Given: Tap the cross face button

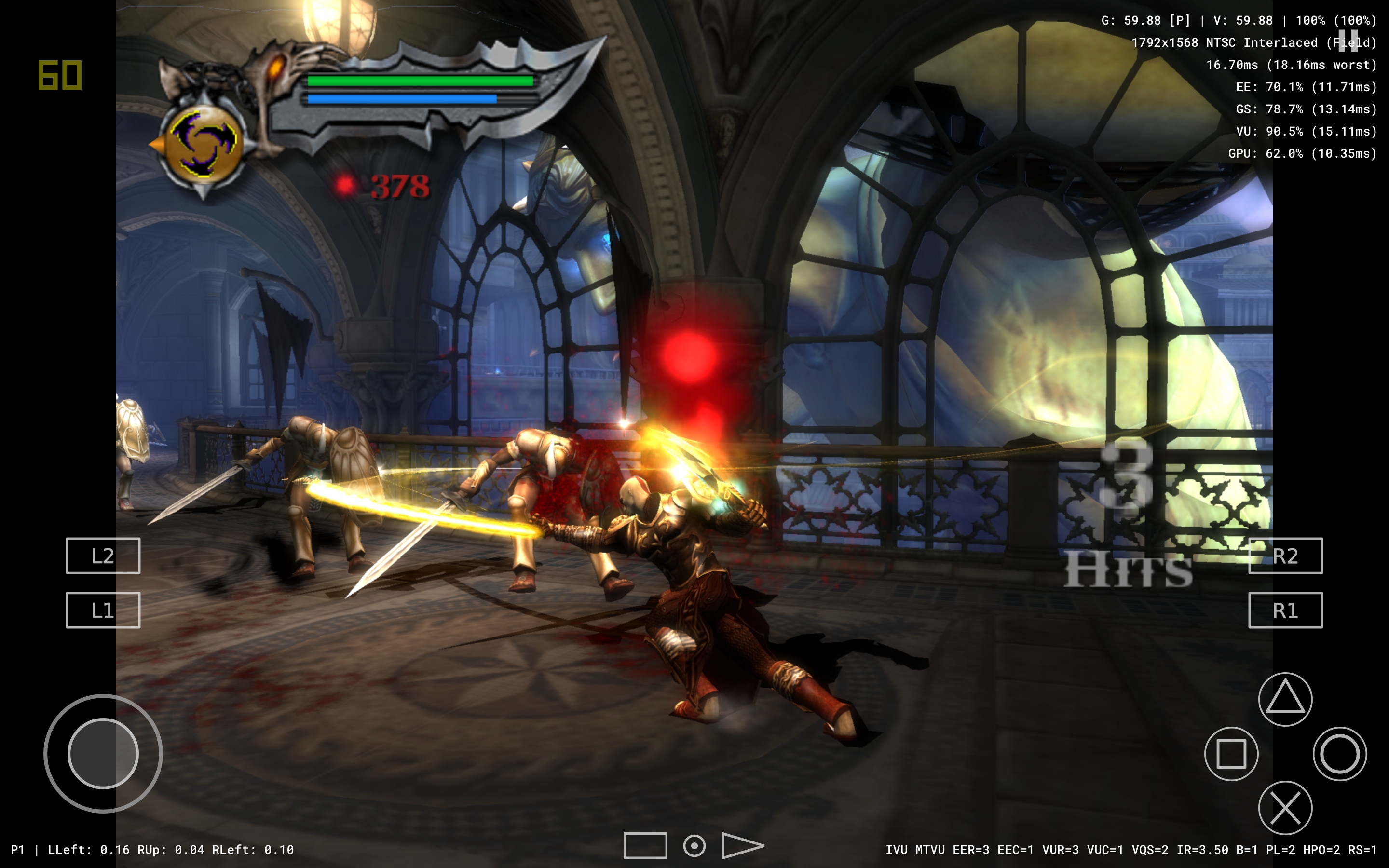Looking at the screenshot, I should coord(1285,807).
